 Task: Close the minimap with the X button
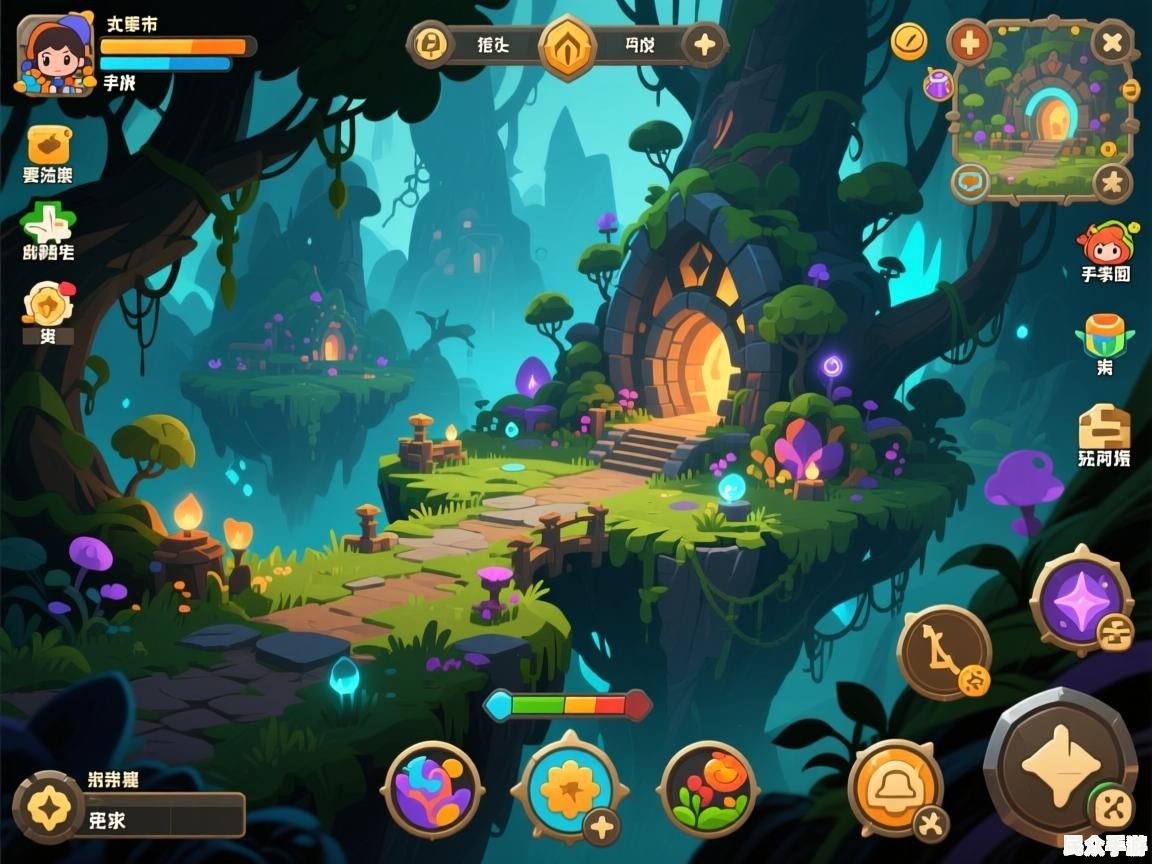point(1112,43)
